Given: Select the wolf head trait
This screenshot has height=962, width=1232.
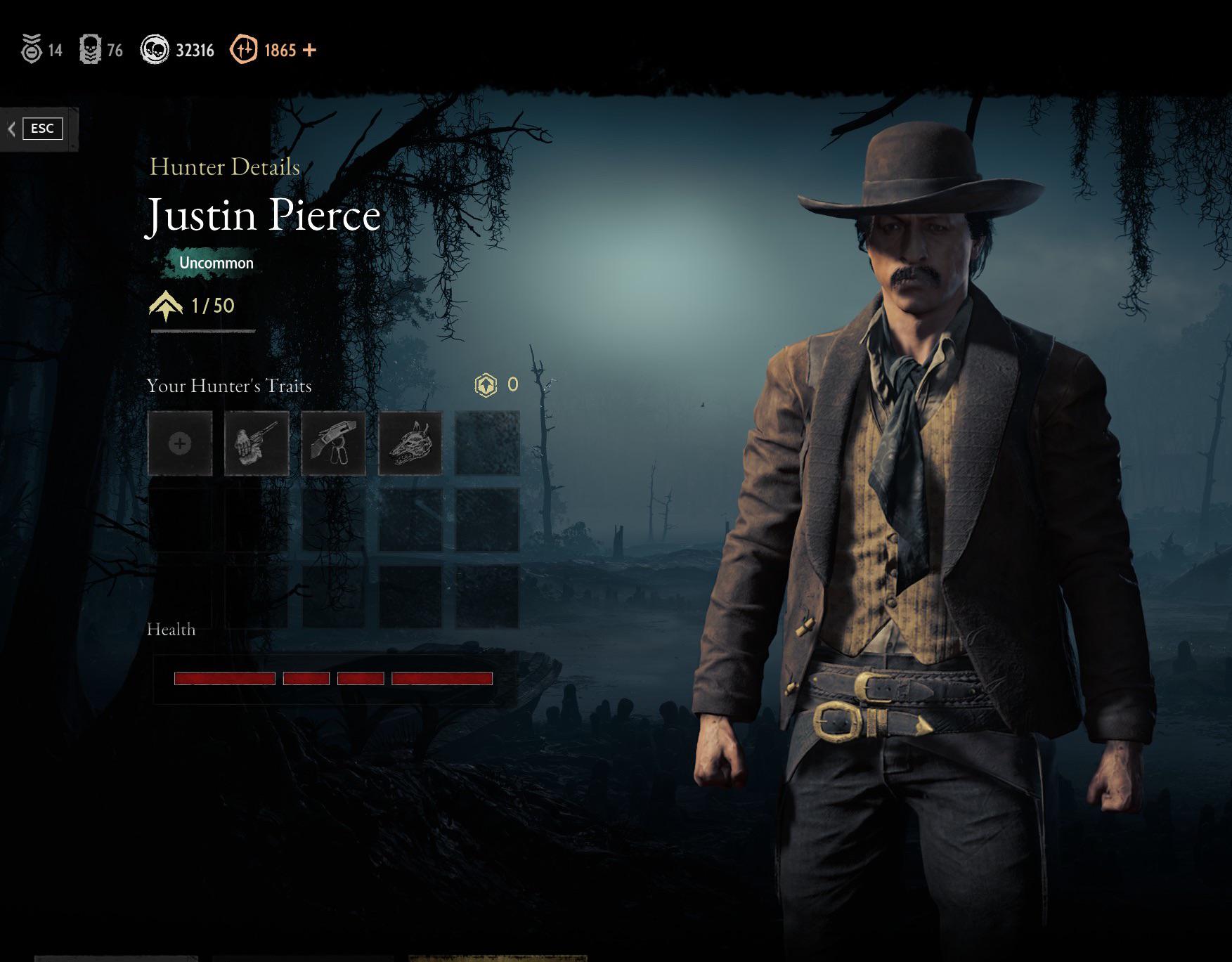Looking at the screenshot, I should coord(410,443).
